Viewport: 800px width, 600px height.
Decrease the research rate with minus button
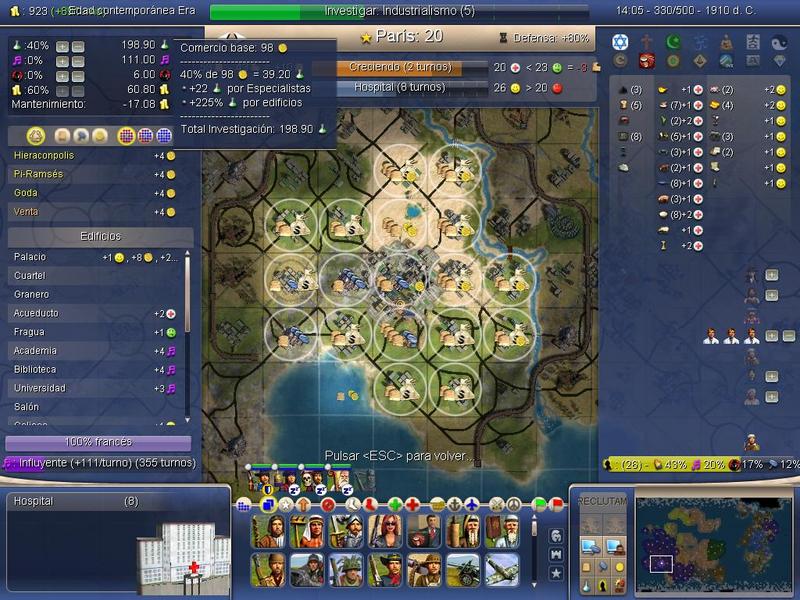coord(77,46)
